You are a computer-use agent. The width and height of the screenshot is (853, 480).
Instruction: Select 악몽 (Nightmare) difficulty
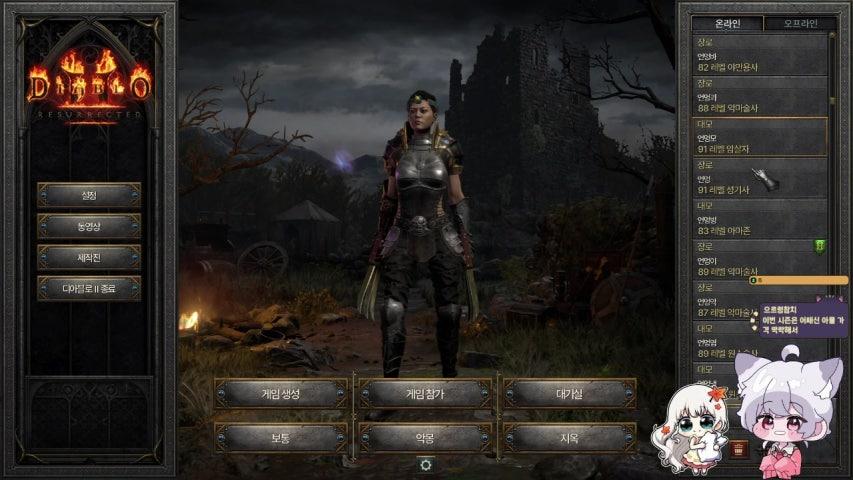[x=425, y=437]
